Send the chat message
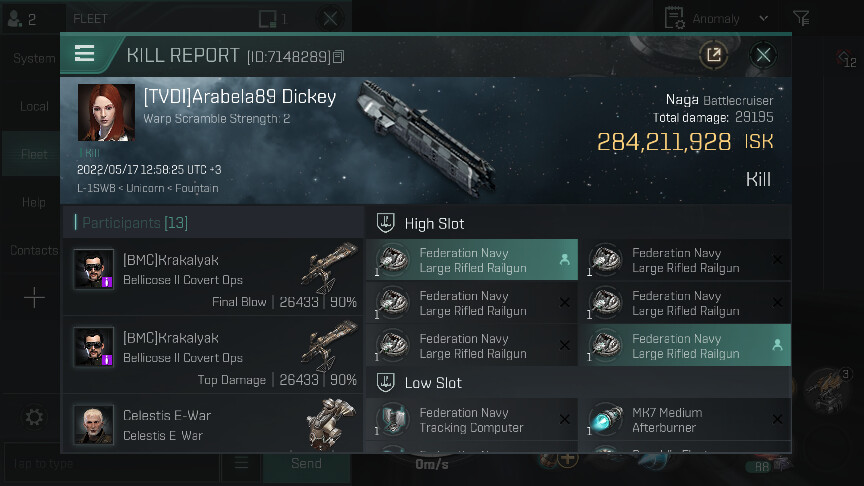 [306, 464]
